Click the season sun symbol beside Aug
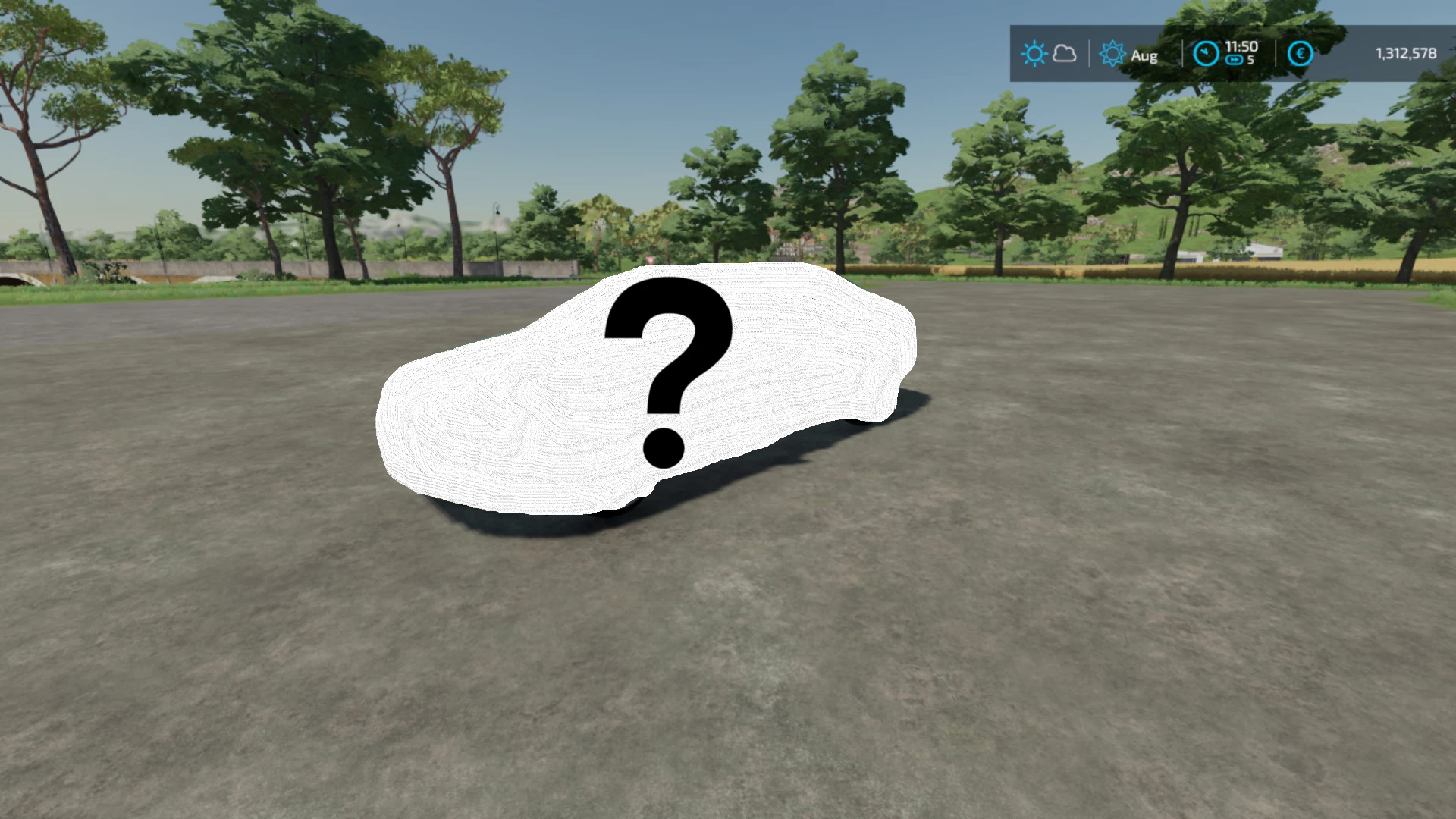Screen dimensions: 1456x819 tap(1112, 53)
